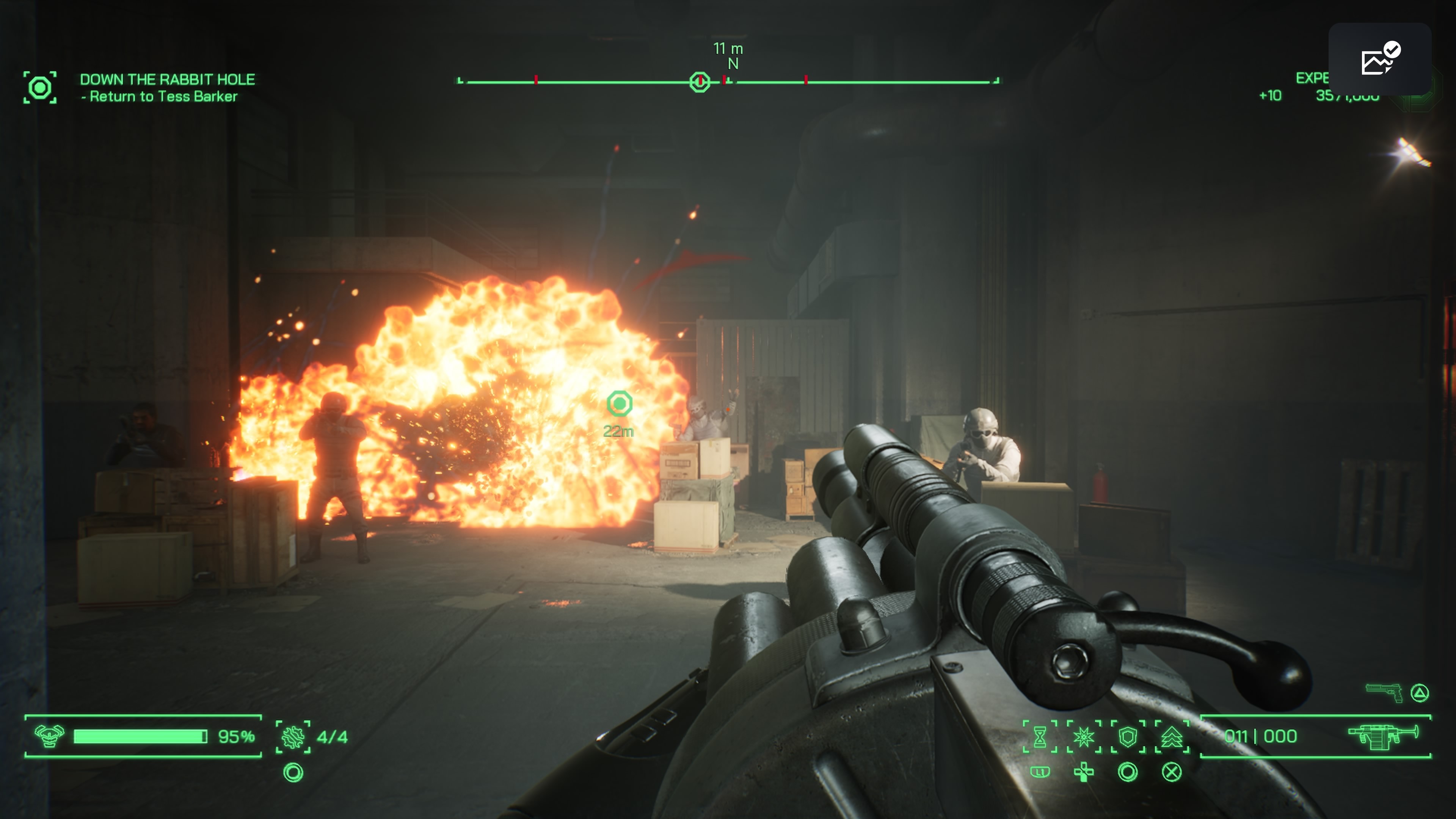Viewport: 1456px width, 819px height.
Task: Select the 22m objective waypoint marker
Action: [620, 403]
